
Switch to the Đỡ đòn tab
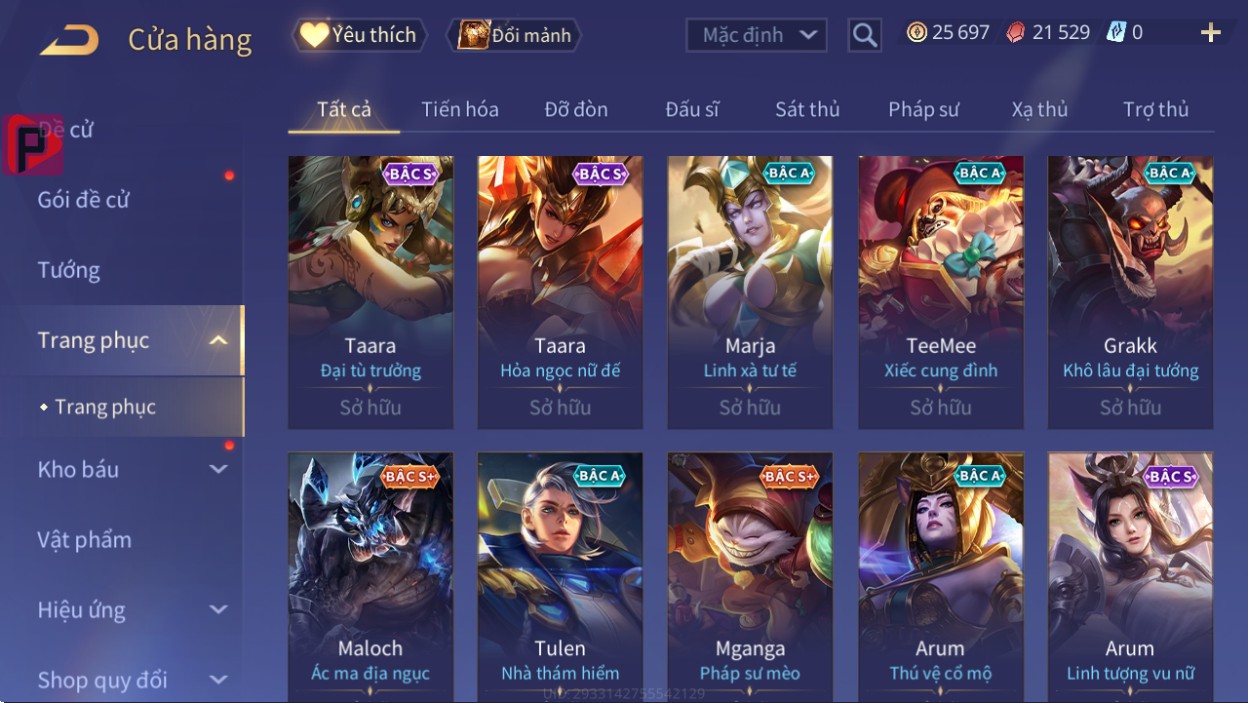pos(576,109)
